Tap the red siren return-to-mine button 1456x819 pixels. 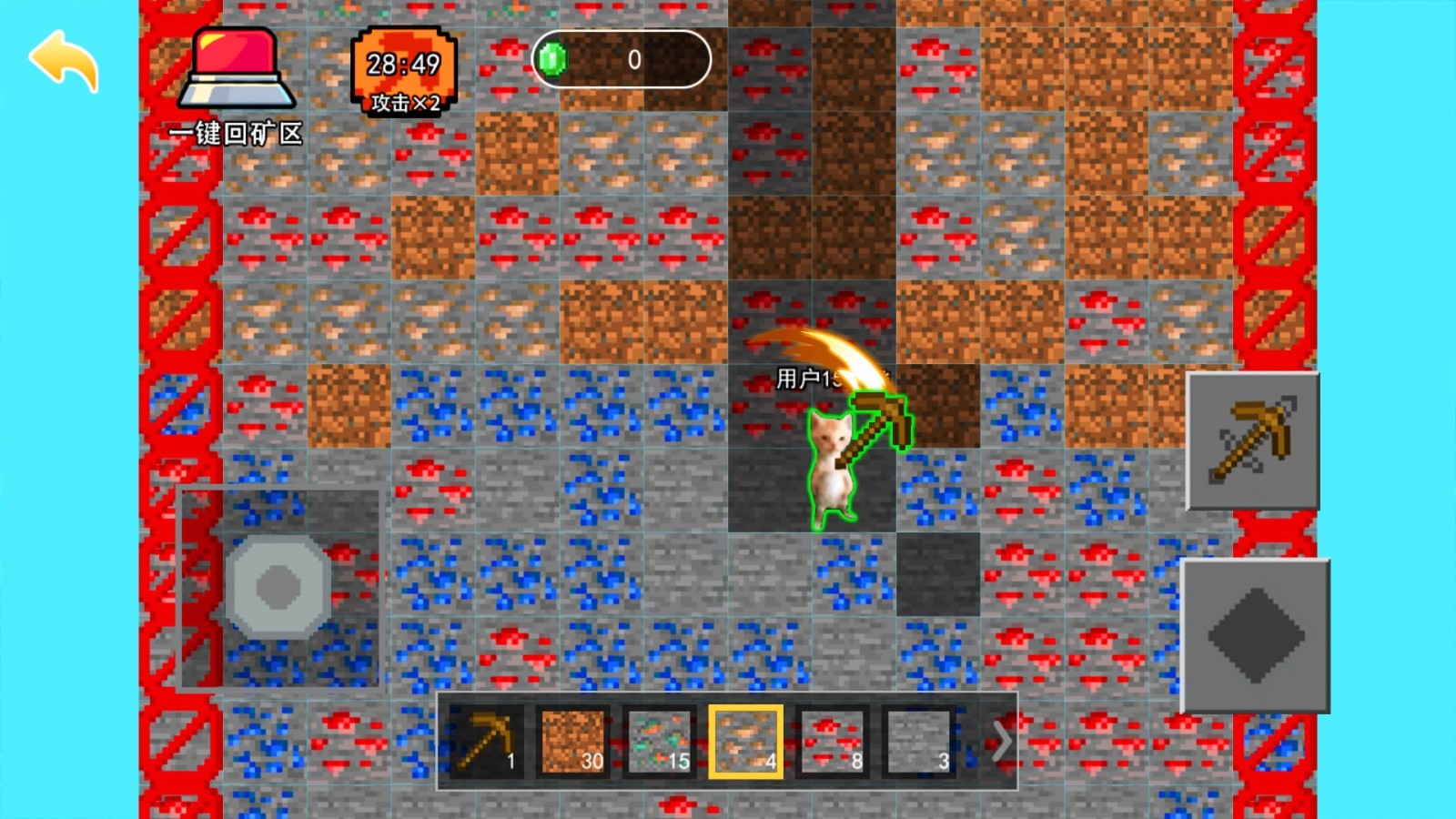click(x=237, y=71)
